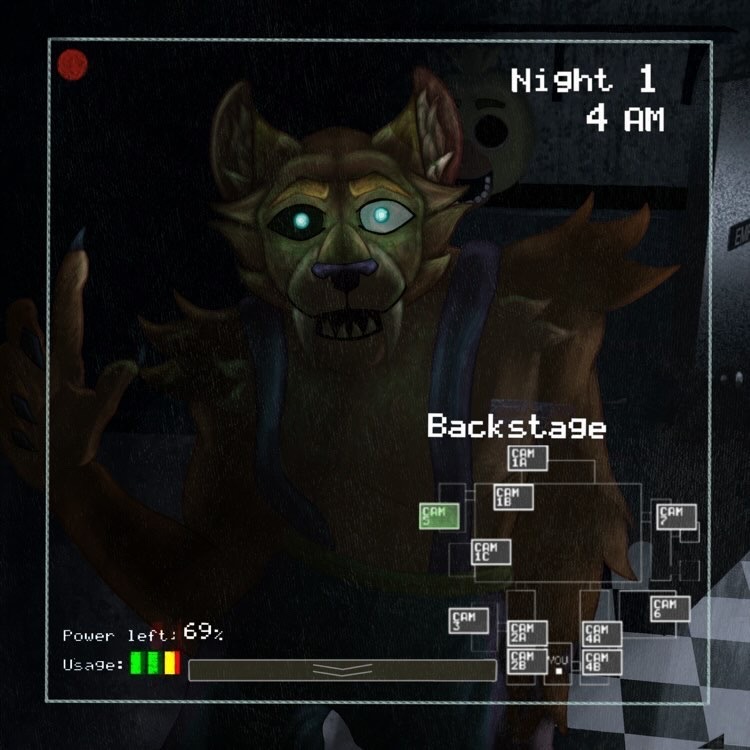View CAM 6 on the map
Image resolution: width=750 pixels, height=750 pixels.
[669, 608]
